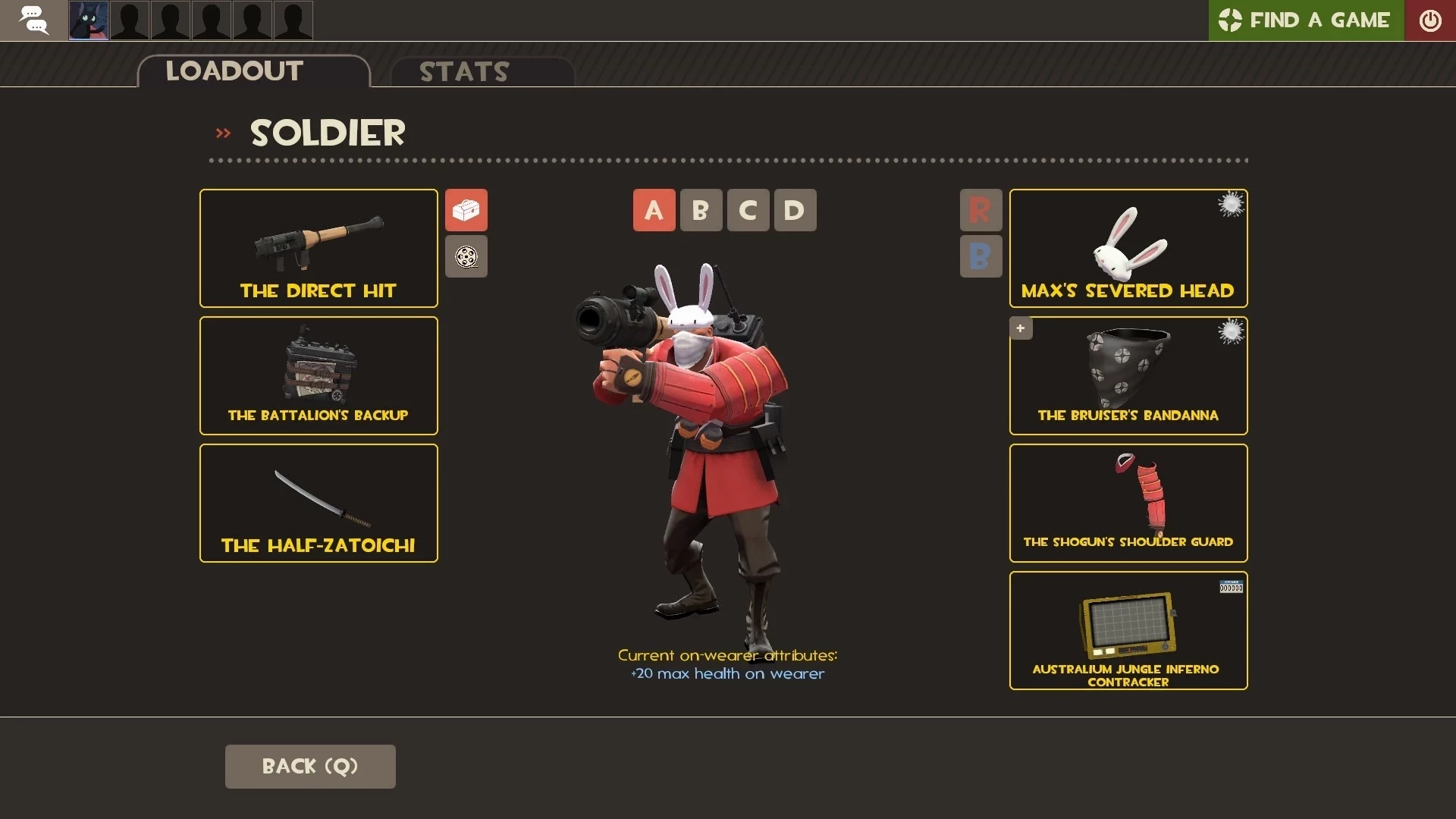The image size is (1456, 819).
Task: Quit using the red power button
Action: click(x=1429, y=20)
